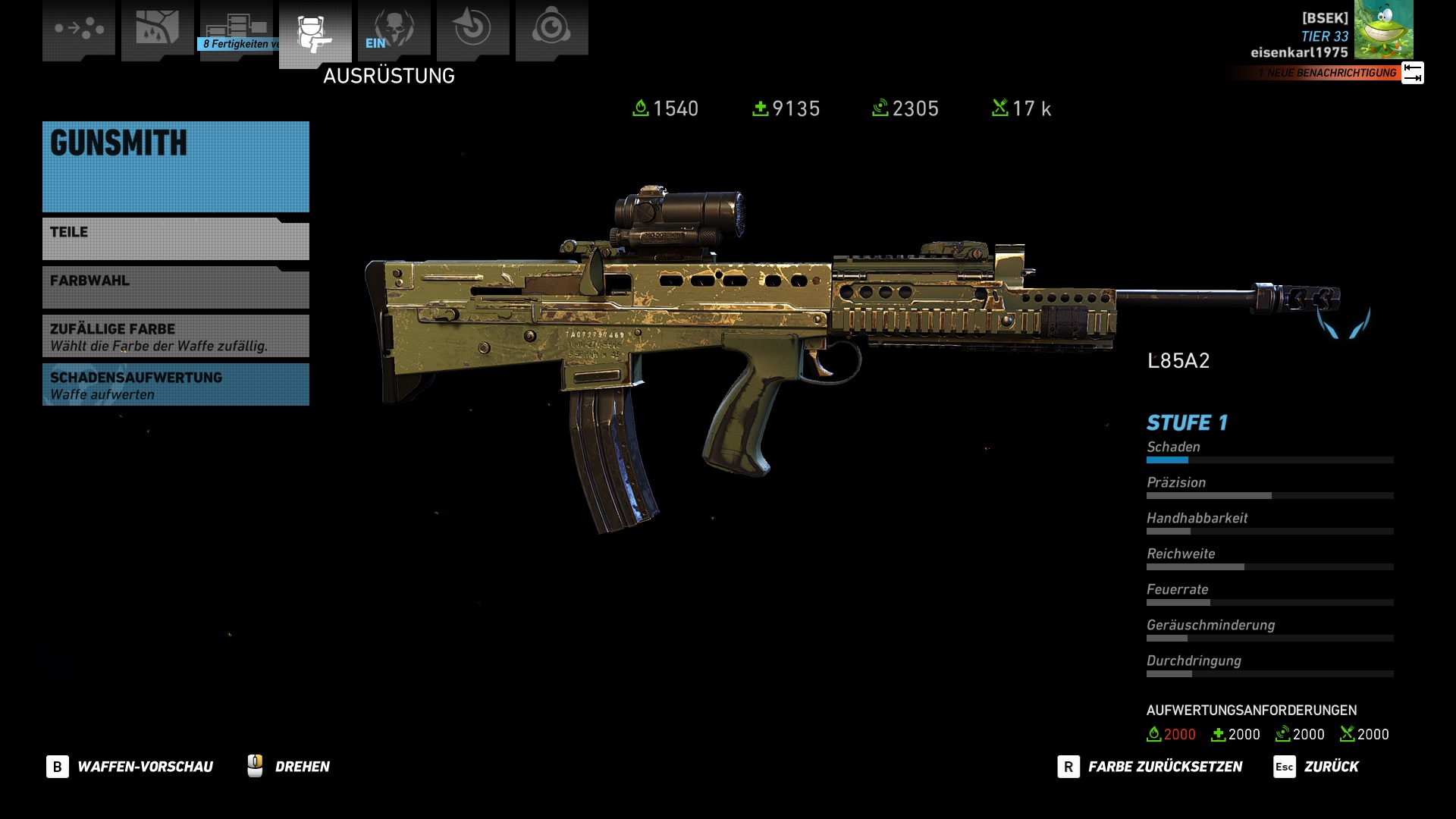Select the backpack and pistol Ausrüstung tab

pyautogui.click(x=315, y=32)
